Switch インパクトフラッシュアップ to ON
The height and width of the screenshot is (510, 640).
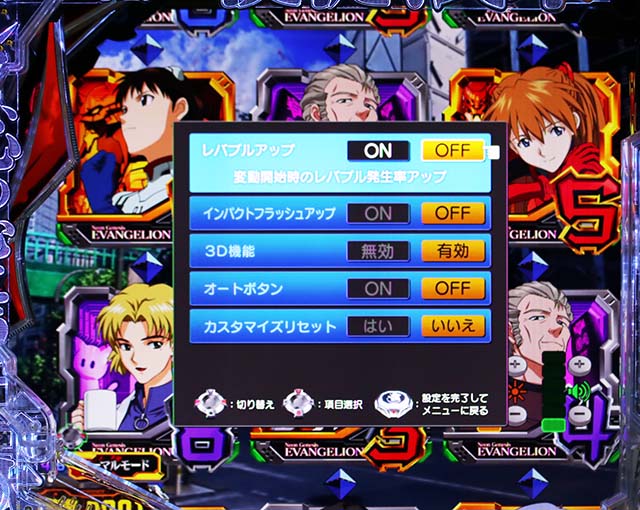click(x=378, y=213)
